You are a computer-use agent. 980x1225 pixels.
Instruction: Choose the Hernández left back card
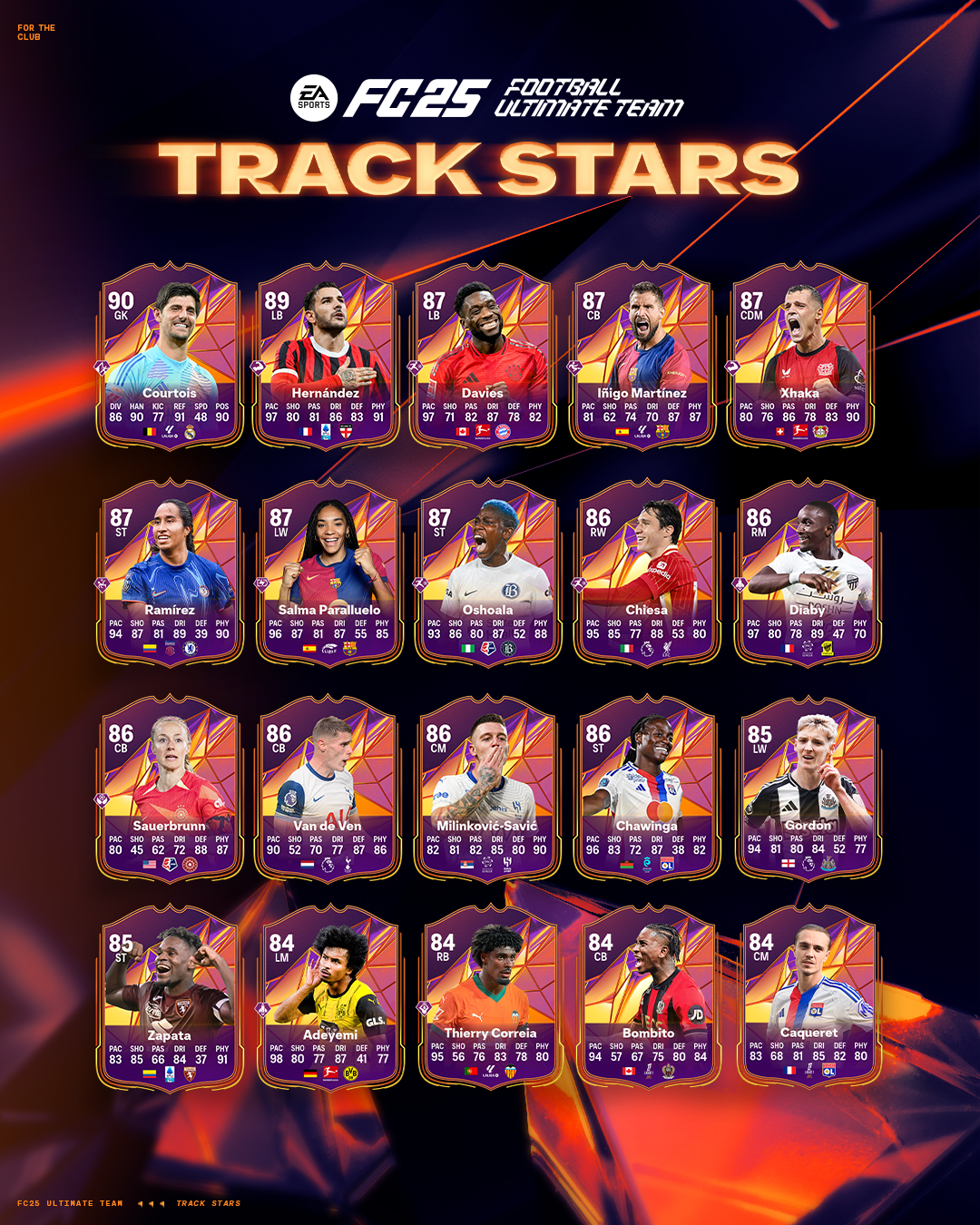tap(326, 356)
